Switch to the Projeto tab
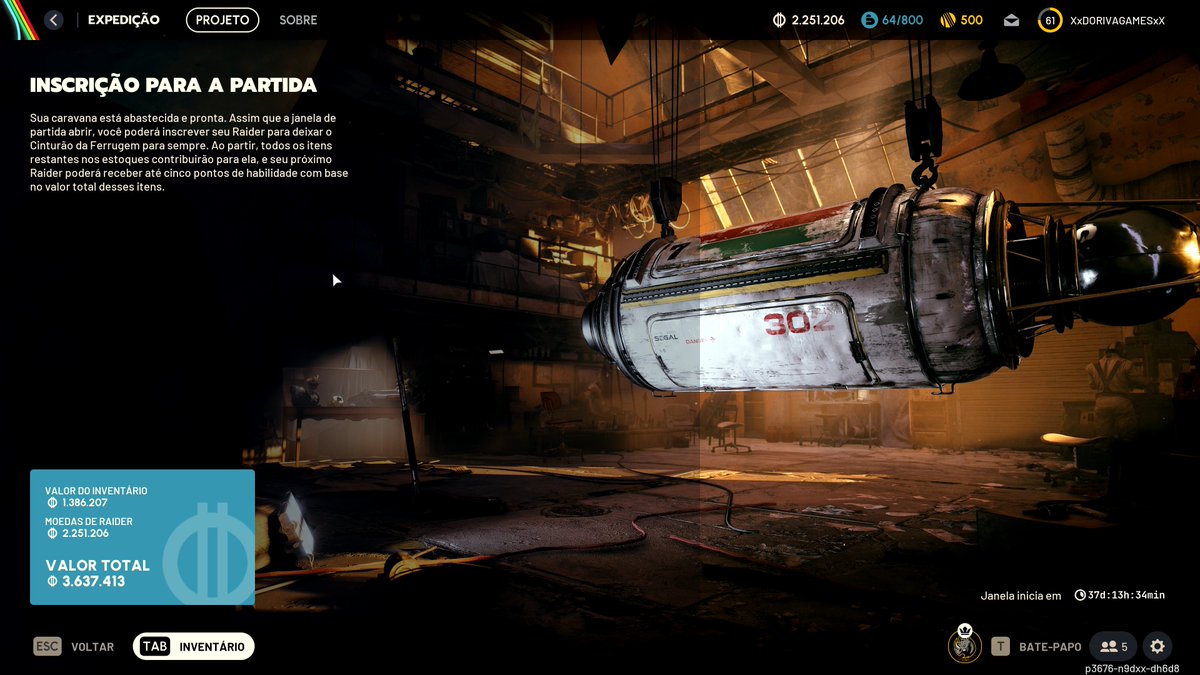 coord(222,20)
